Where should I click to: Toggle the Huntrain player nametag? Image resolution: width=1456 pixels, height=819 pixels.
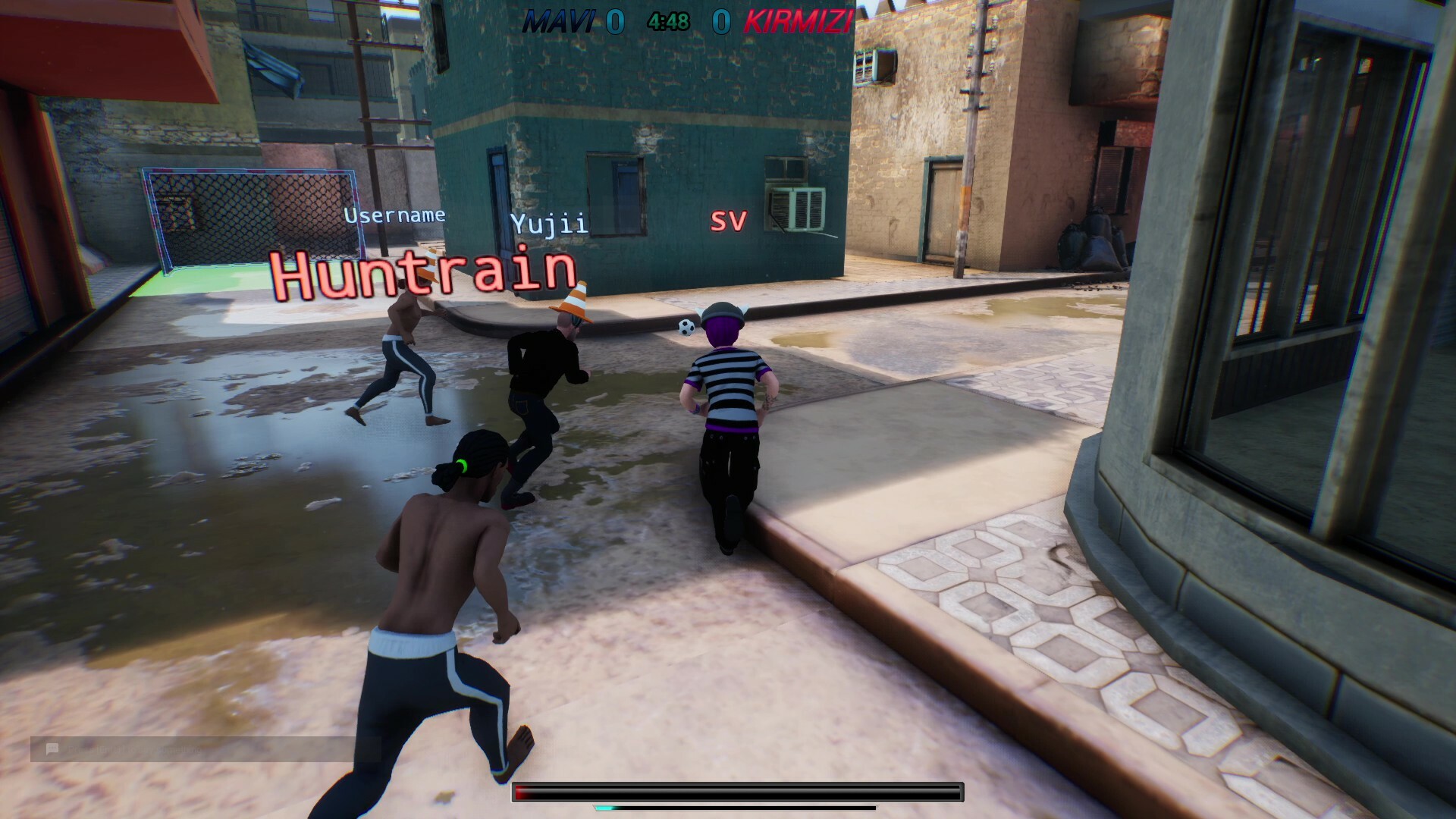tap(424, 273)
